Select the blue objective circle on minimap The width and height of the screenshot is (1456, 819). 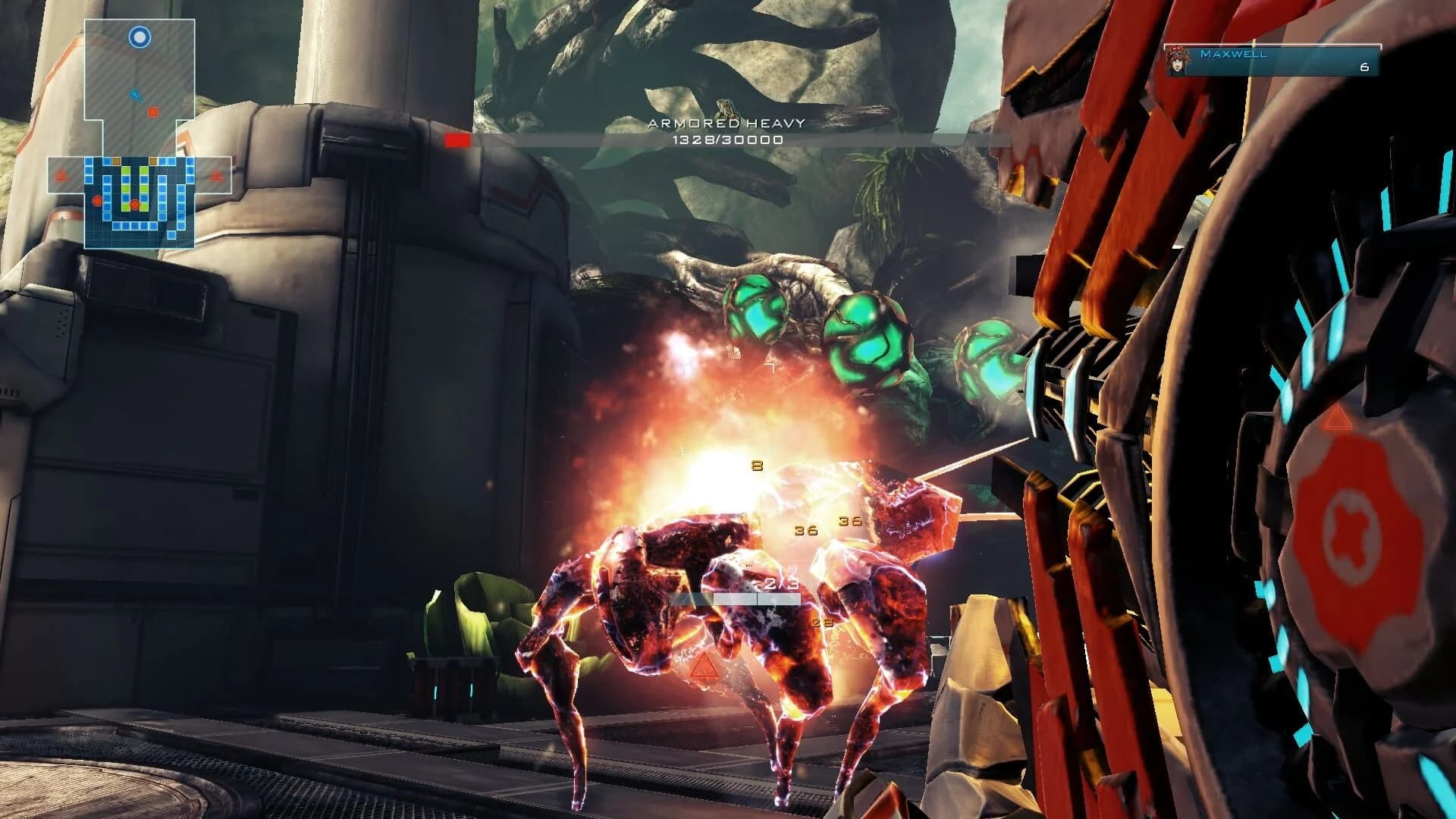pyautogui.click(x=139, y=37)
